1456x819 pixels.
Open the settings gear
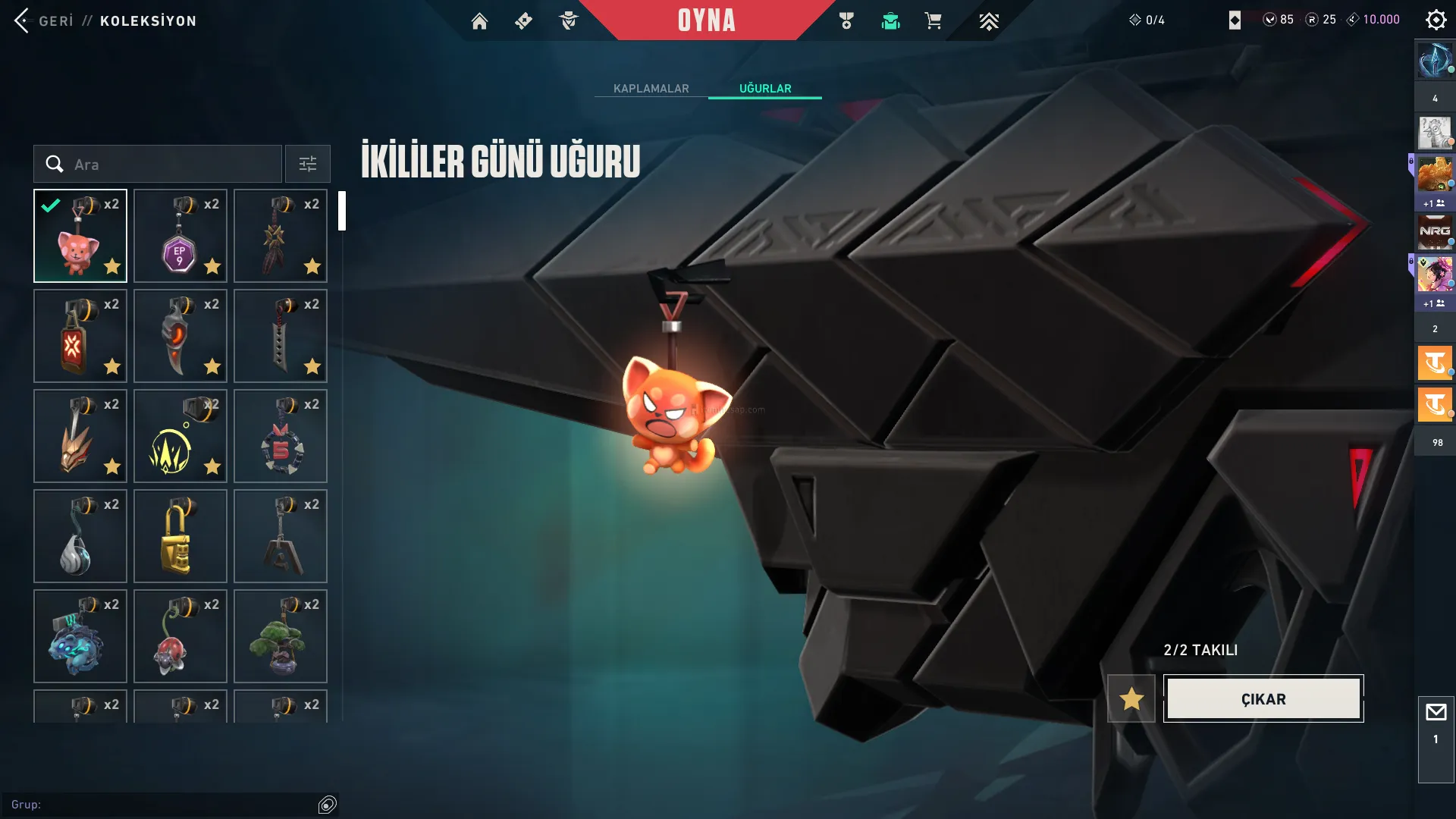click(x=1436, y=20)
